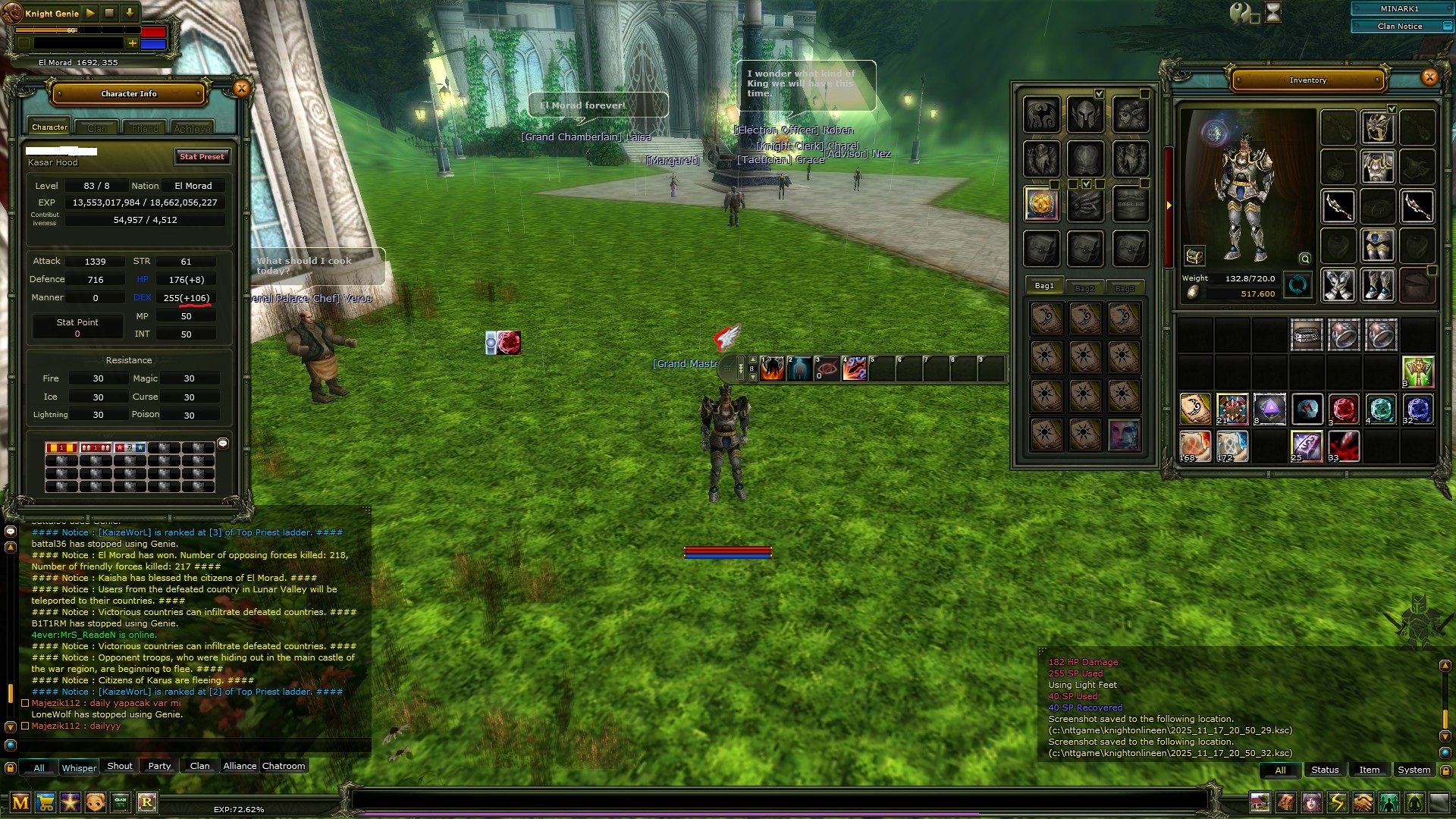Select the equipped helmet slot
The height and width of the screenshot is (819, 1456).
(x=1377, y=127)
